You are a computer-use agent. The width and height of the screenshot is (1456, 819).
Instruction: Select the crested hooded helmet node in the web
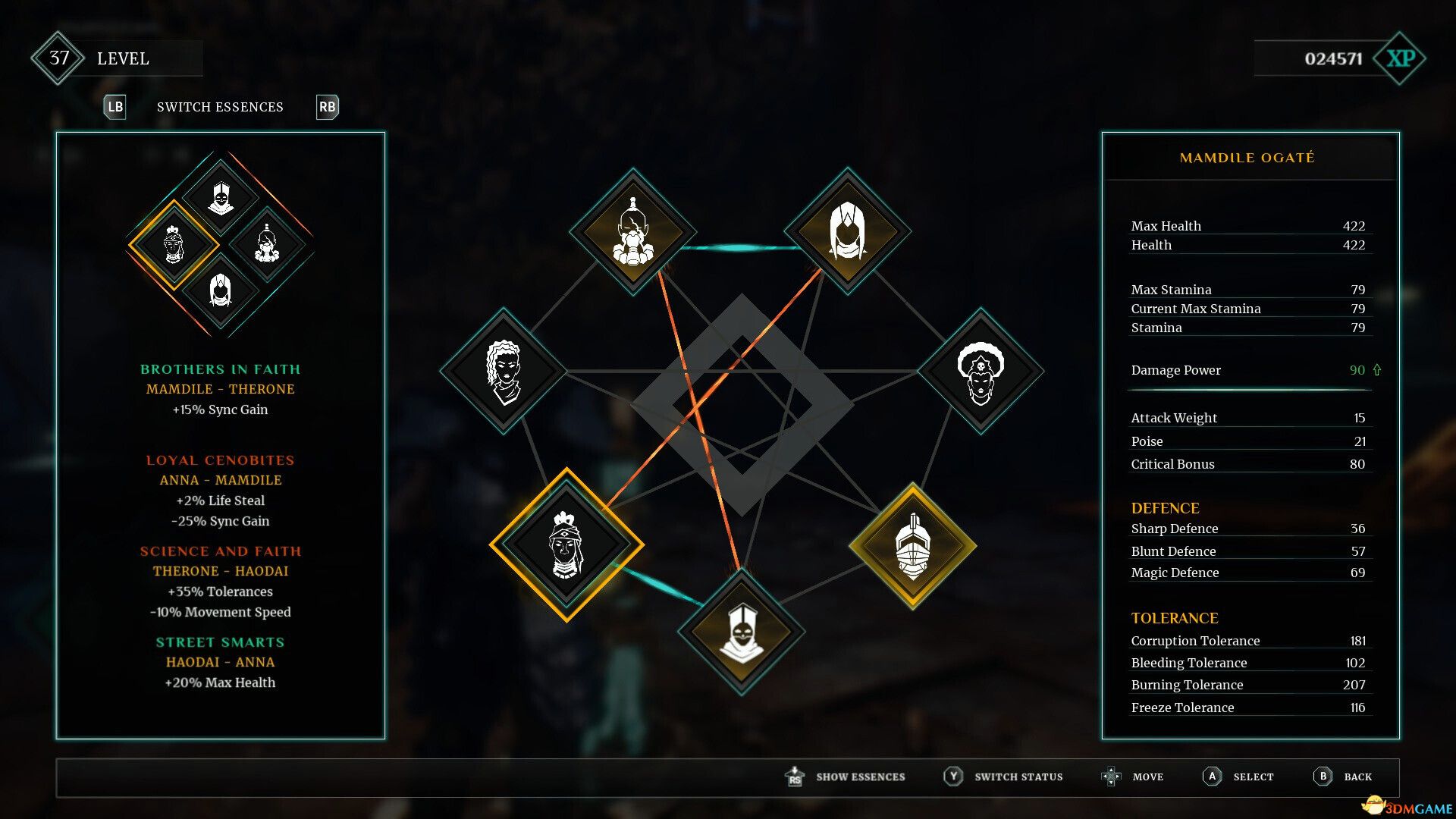pos(741,631)
